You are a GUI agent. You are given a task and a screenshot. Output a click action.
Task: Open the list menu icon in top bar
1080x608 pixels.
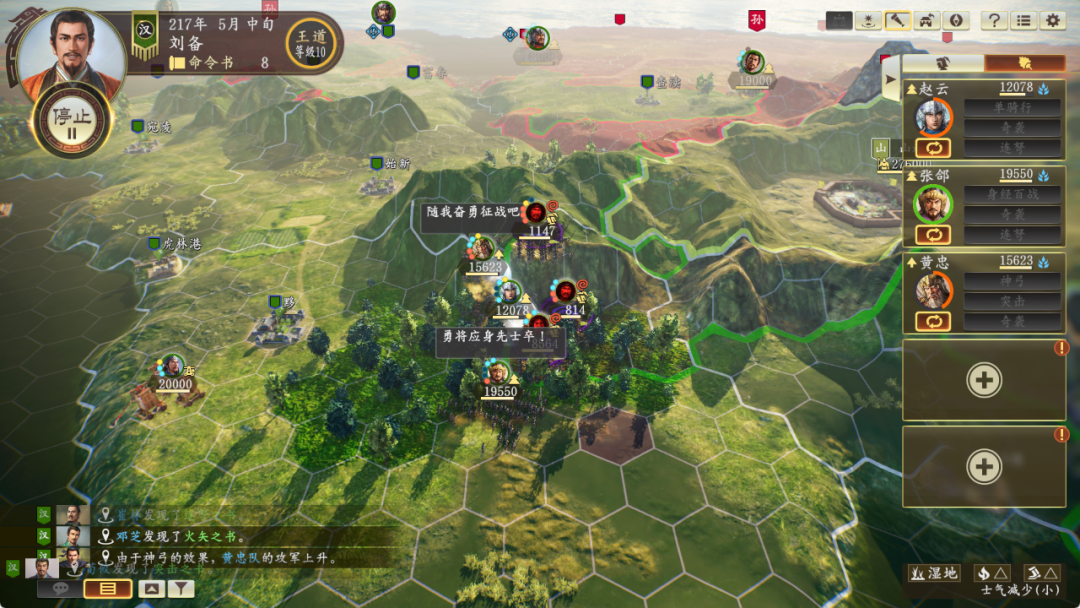[1023, 20]
